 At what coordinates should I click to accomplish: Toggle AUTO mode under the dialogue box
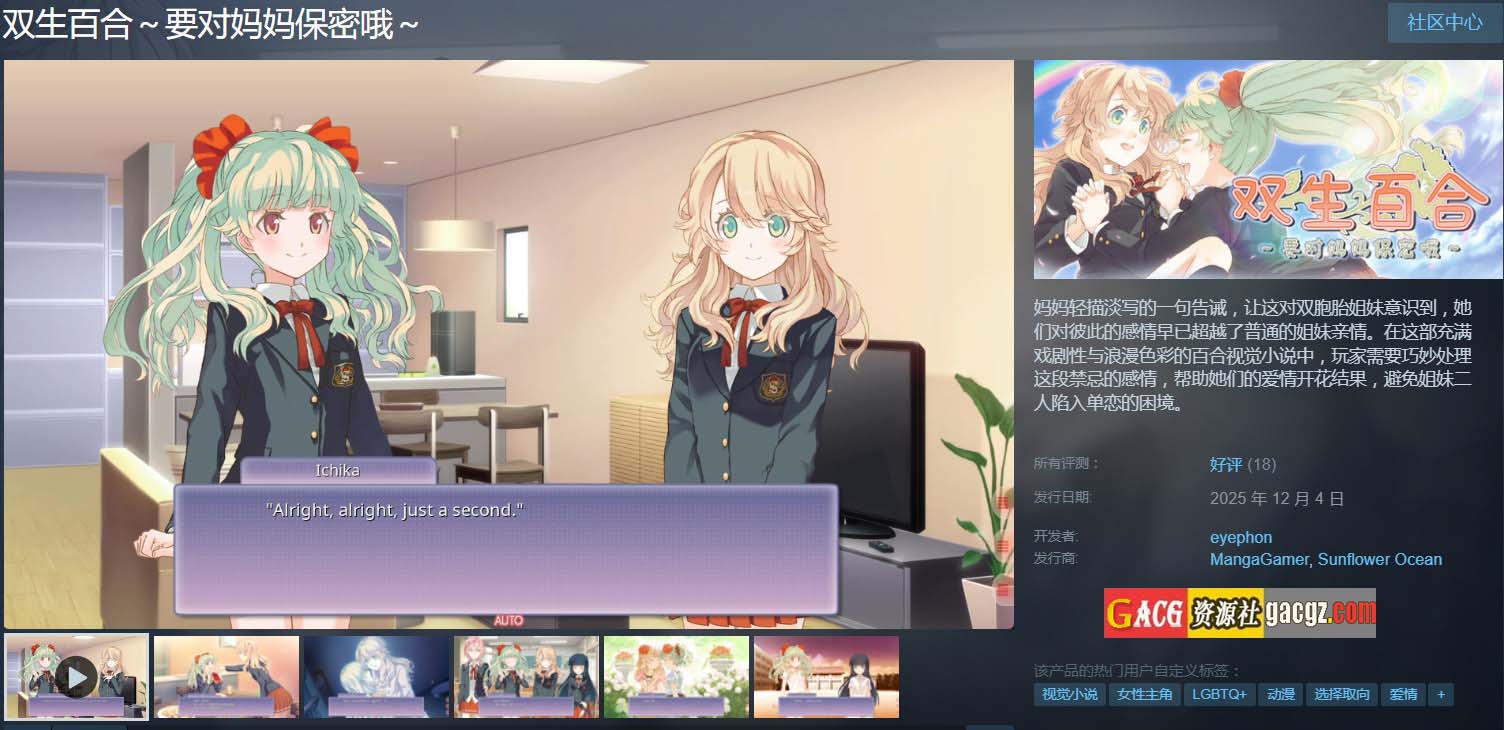pyautogui.click(x=508, y=621)
